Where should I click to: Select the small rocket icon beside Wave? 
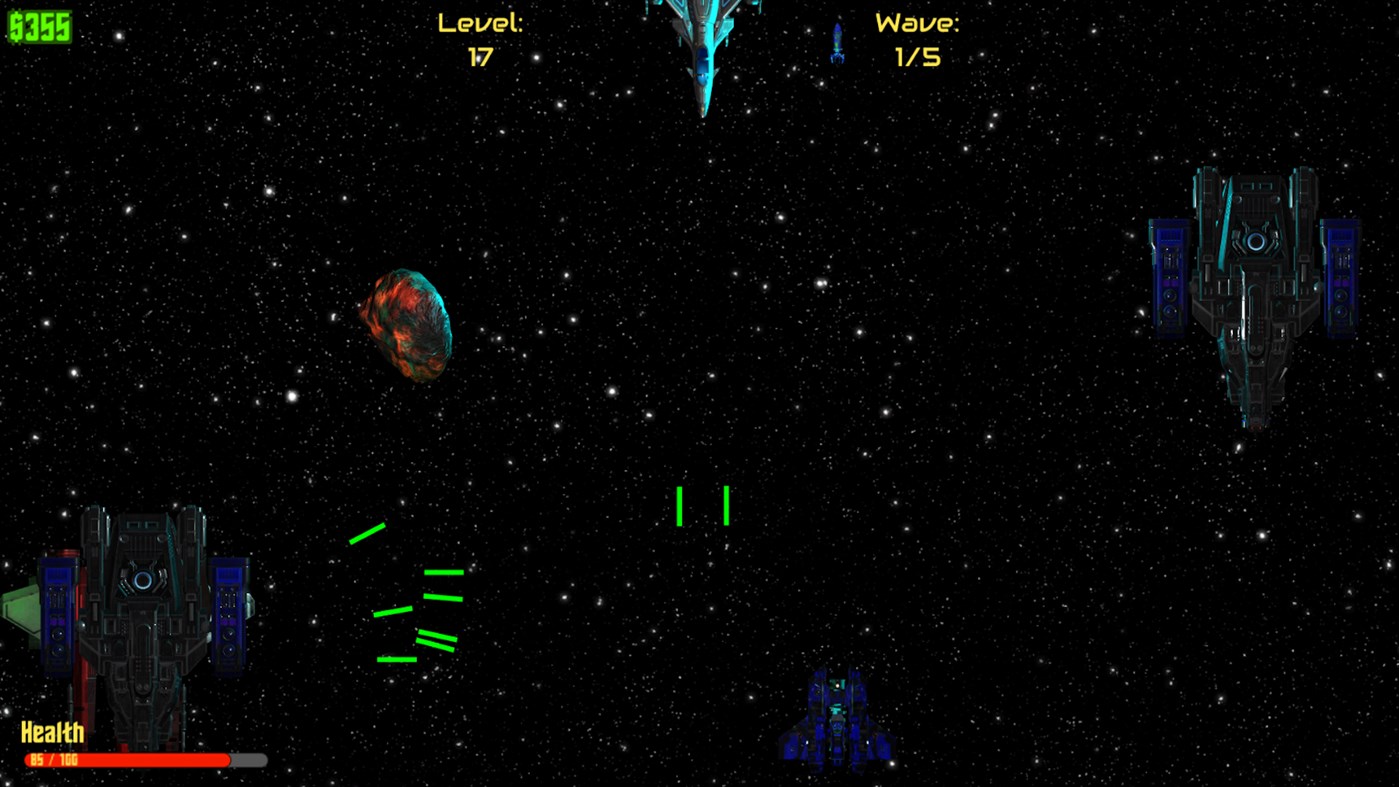coord(838,42)
